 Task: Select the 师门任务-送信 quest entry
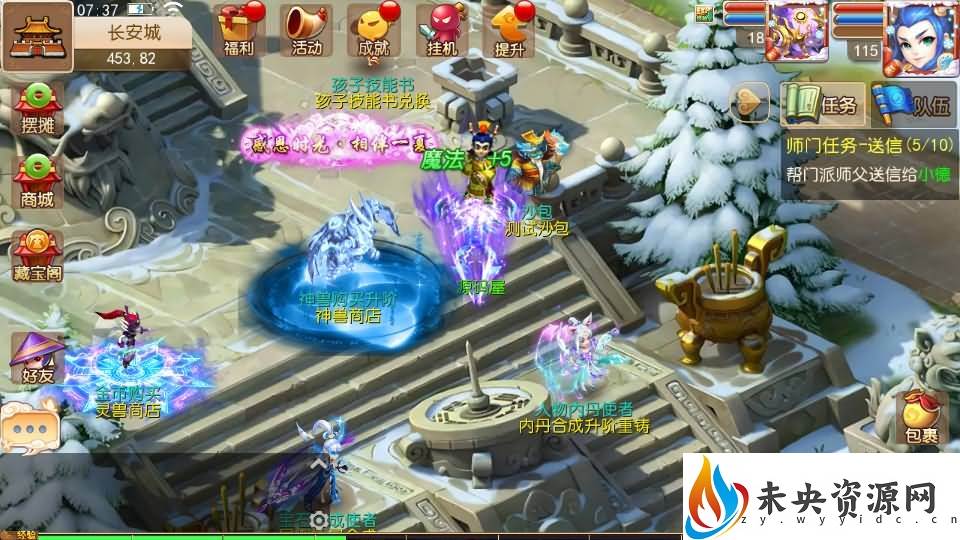pyautogui.click(x=869, y=145)
